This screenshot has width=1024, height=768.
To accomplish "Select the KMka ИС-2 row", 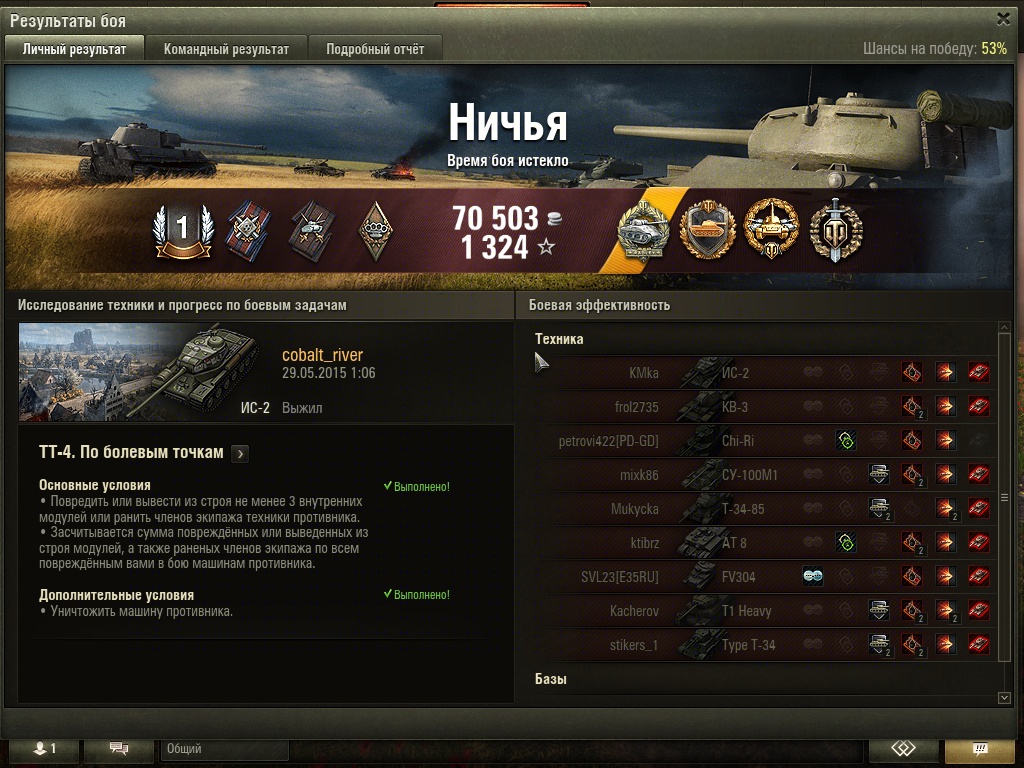I will click(760, 373).
